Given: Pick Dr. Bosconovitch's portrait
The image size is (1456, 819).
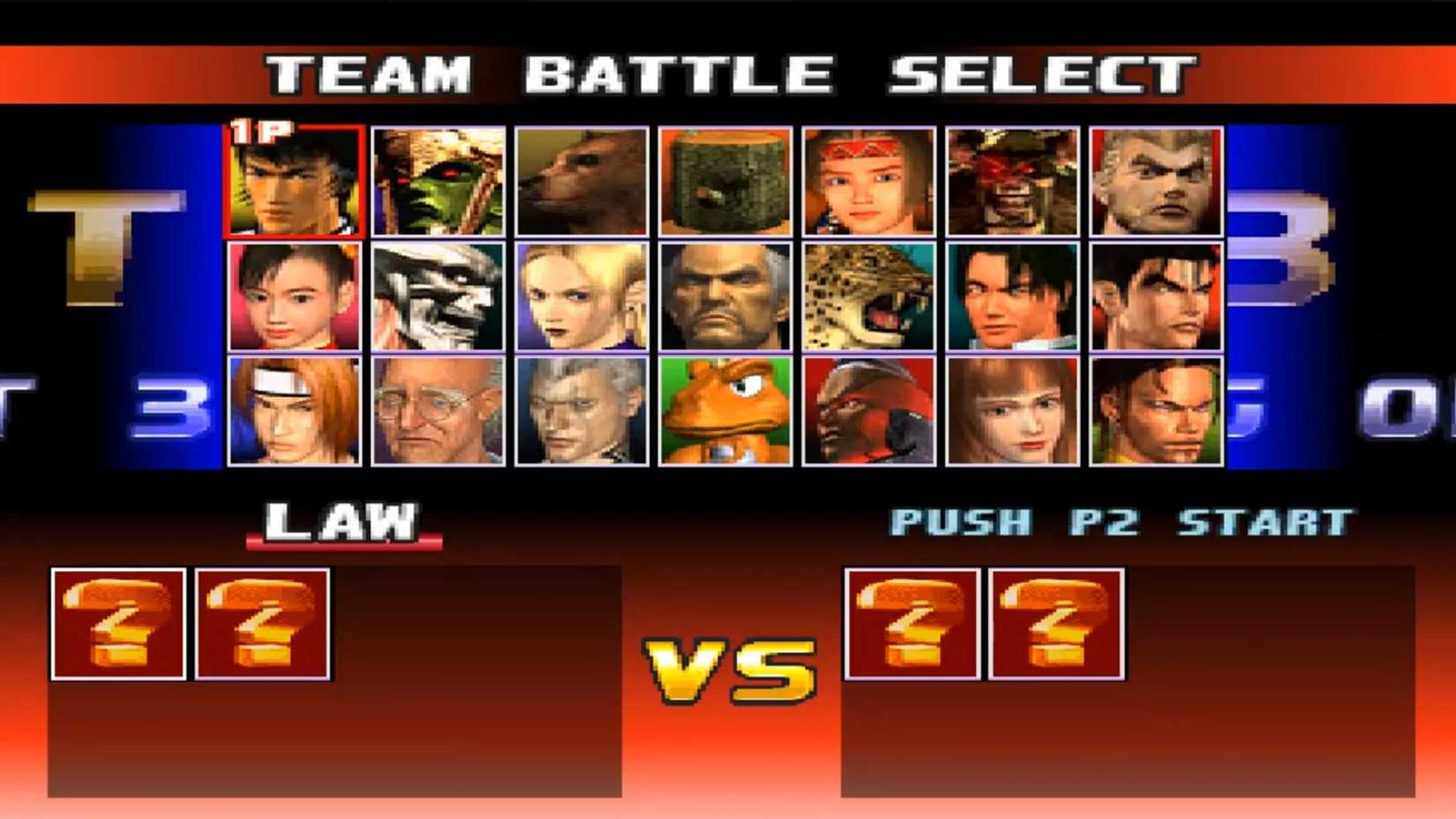Looking at the screenshot, I should point(439,415).
